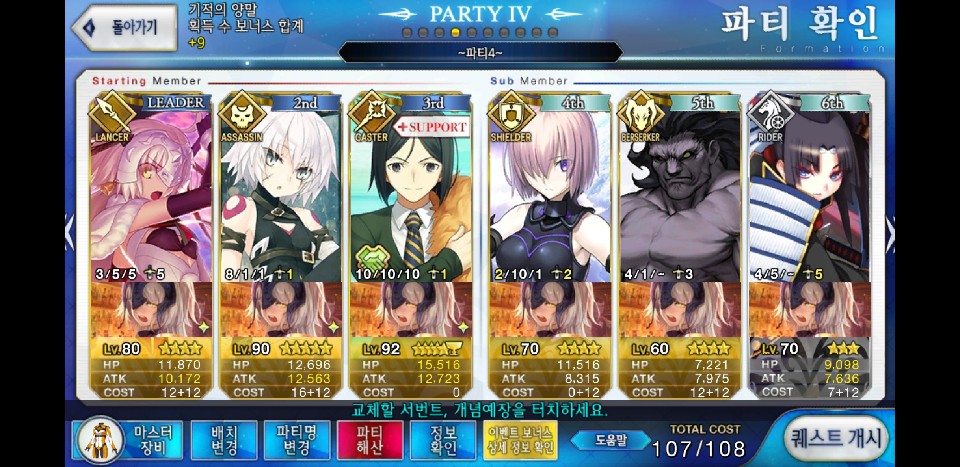This screenshot has height=467, width=960.
Task: Rename party with 파티명 변경
Action: coord(289,438)
